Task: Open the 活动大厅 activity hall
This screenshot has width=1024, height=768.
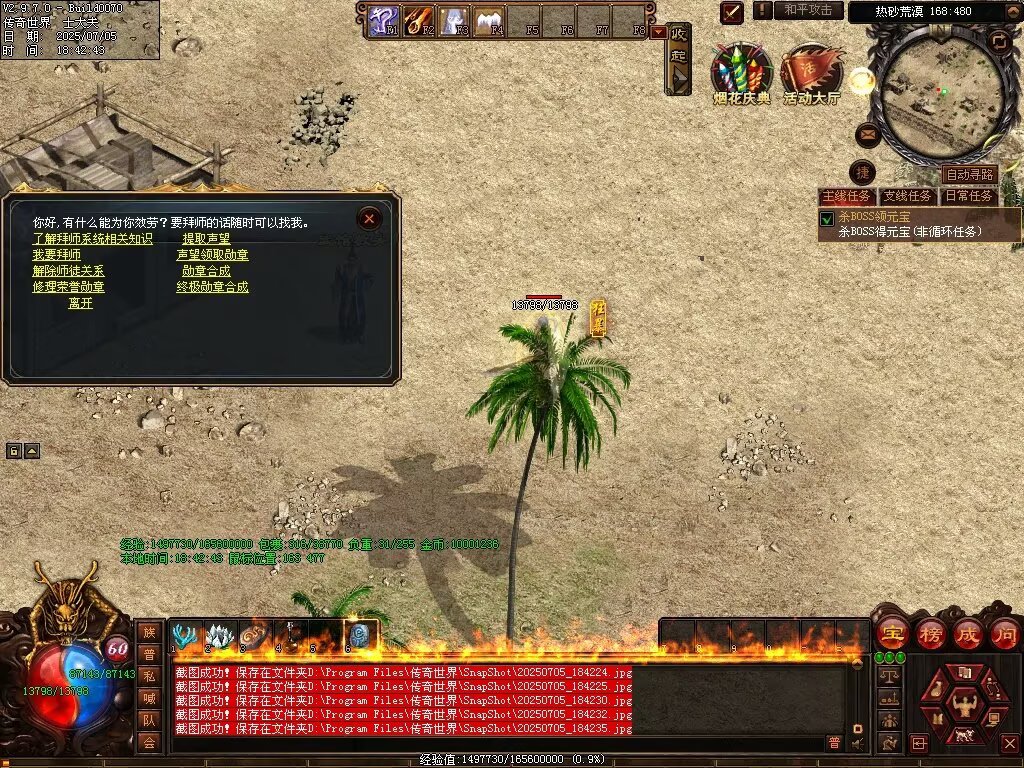Action: coord(812,73)
